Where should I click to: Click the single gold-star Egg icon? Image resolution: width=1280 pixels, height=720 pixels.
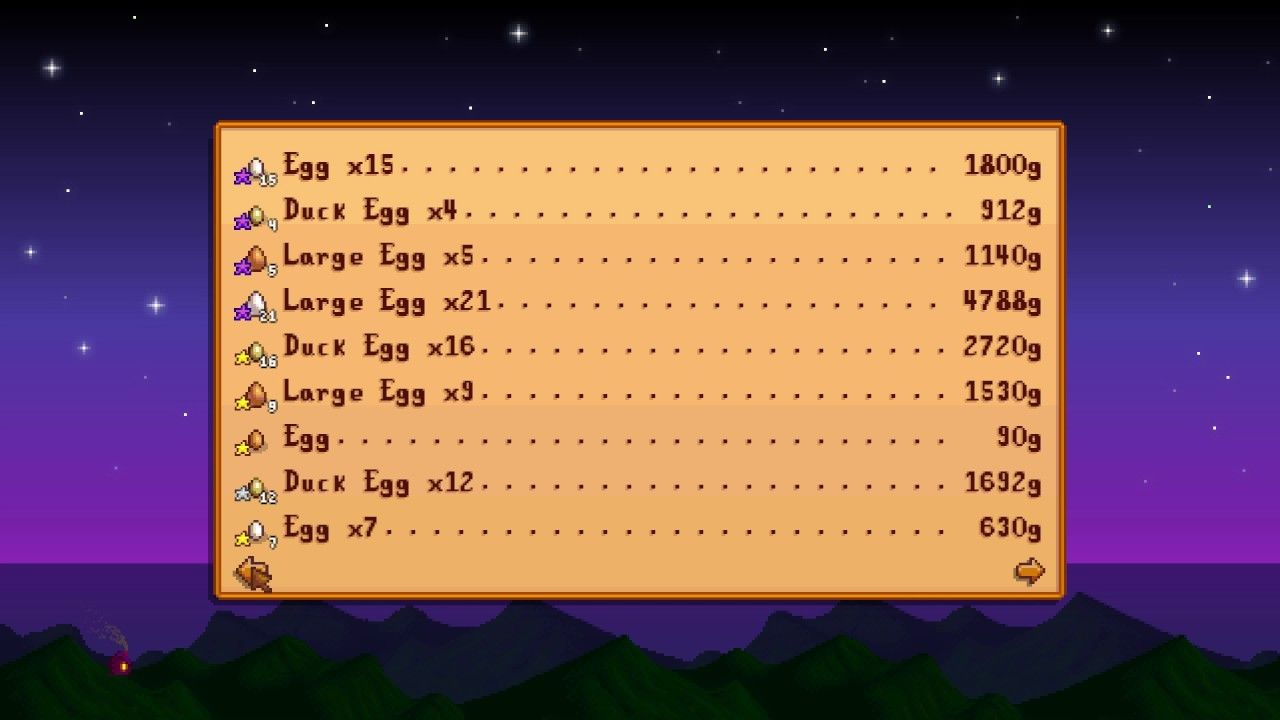point(253,438)
